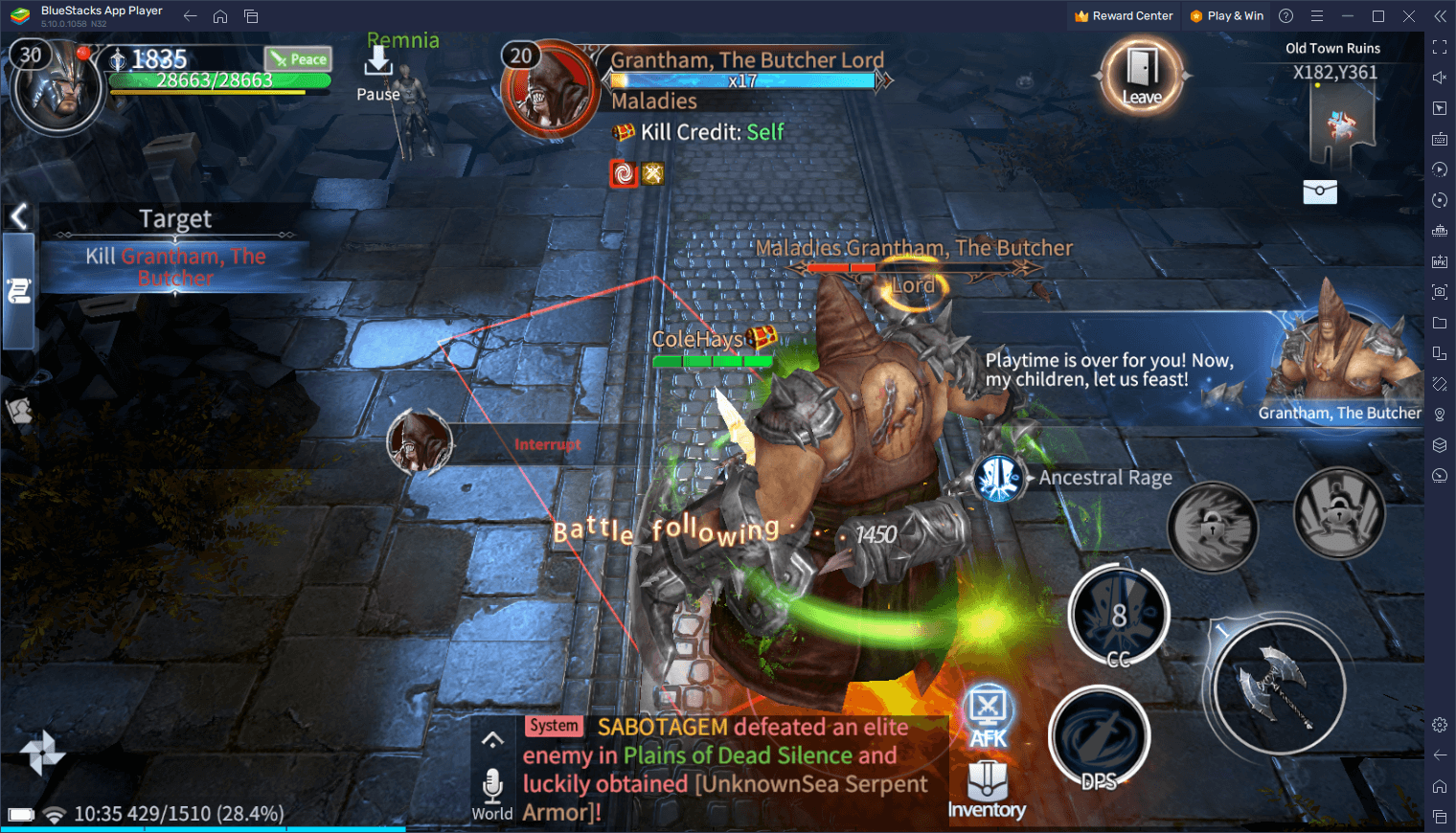Collapse the quest panel with arrow
The width and height of the screenshot is (1456, 833).
click(x=19, y=216)
